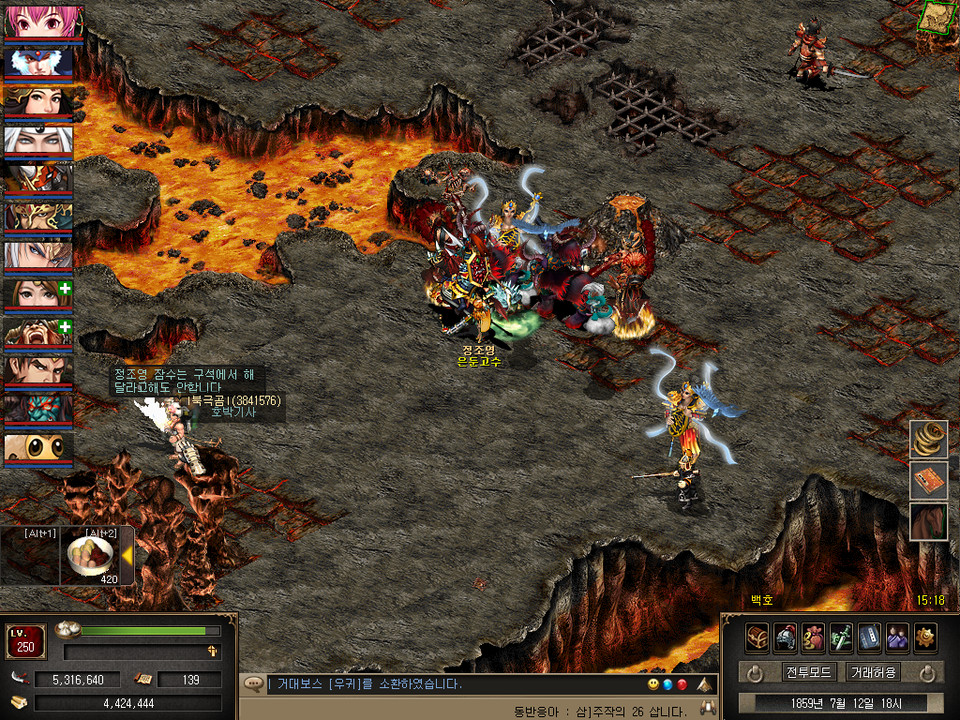Collapse the quick slot bar with yellow arrow
Image resolution: width=960 pixels, height=720 pixels.
pos(127,556)
